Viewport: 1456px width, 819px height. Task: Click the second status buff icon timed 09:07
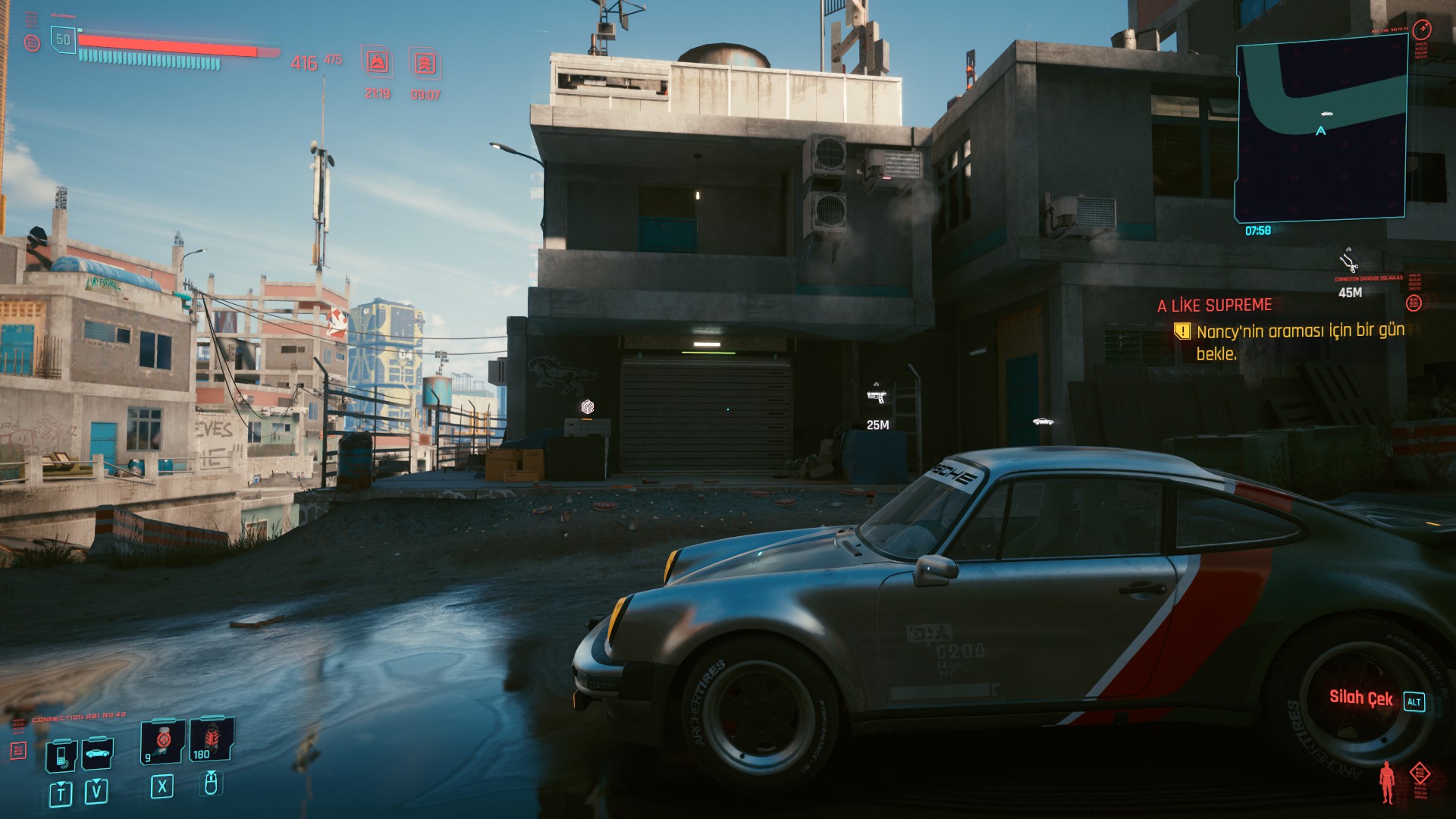(x=425, y=63)
